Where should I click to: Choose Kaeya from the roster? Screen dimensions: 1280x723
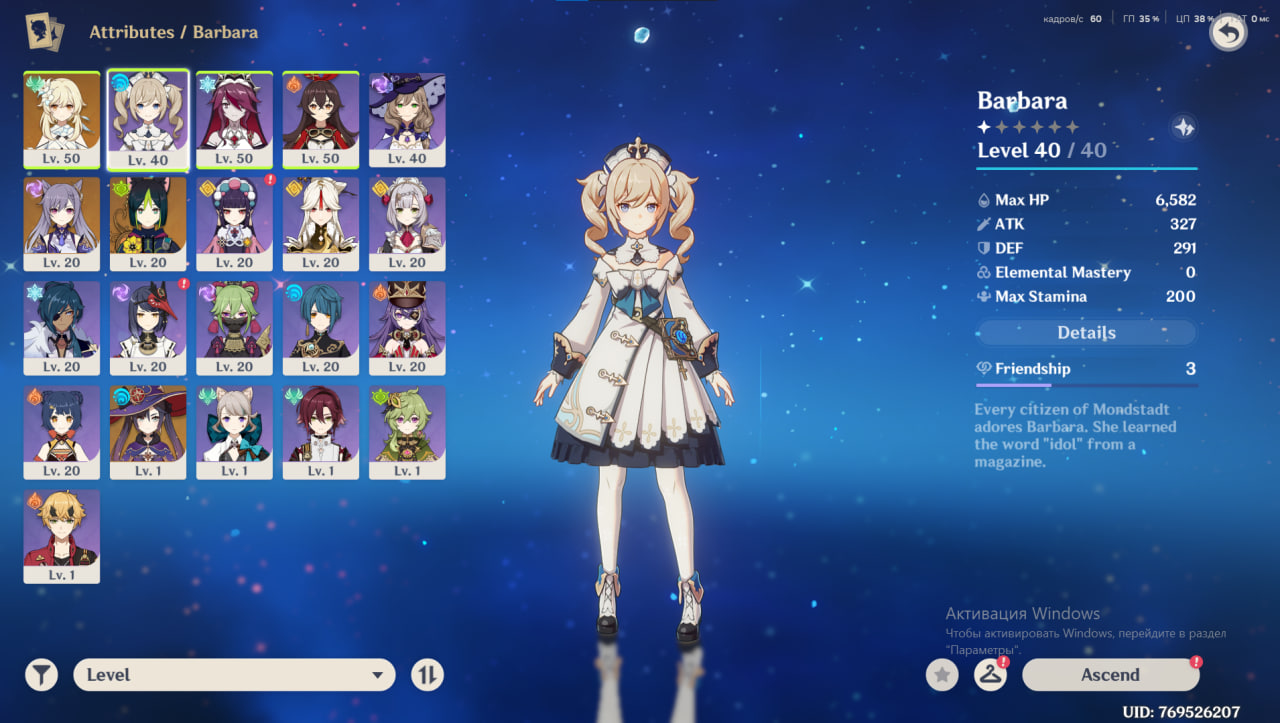[x=62, y=326]
